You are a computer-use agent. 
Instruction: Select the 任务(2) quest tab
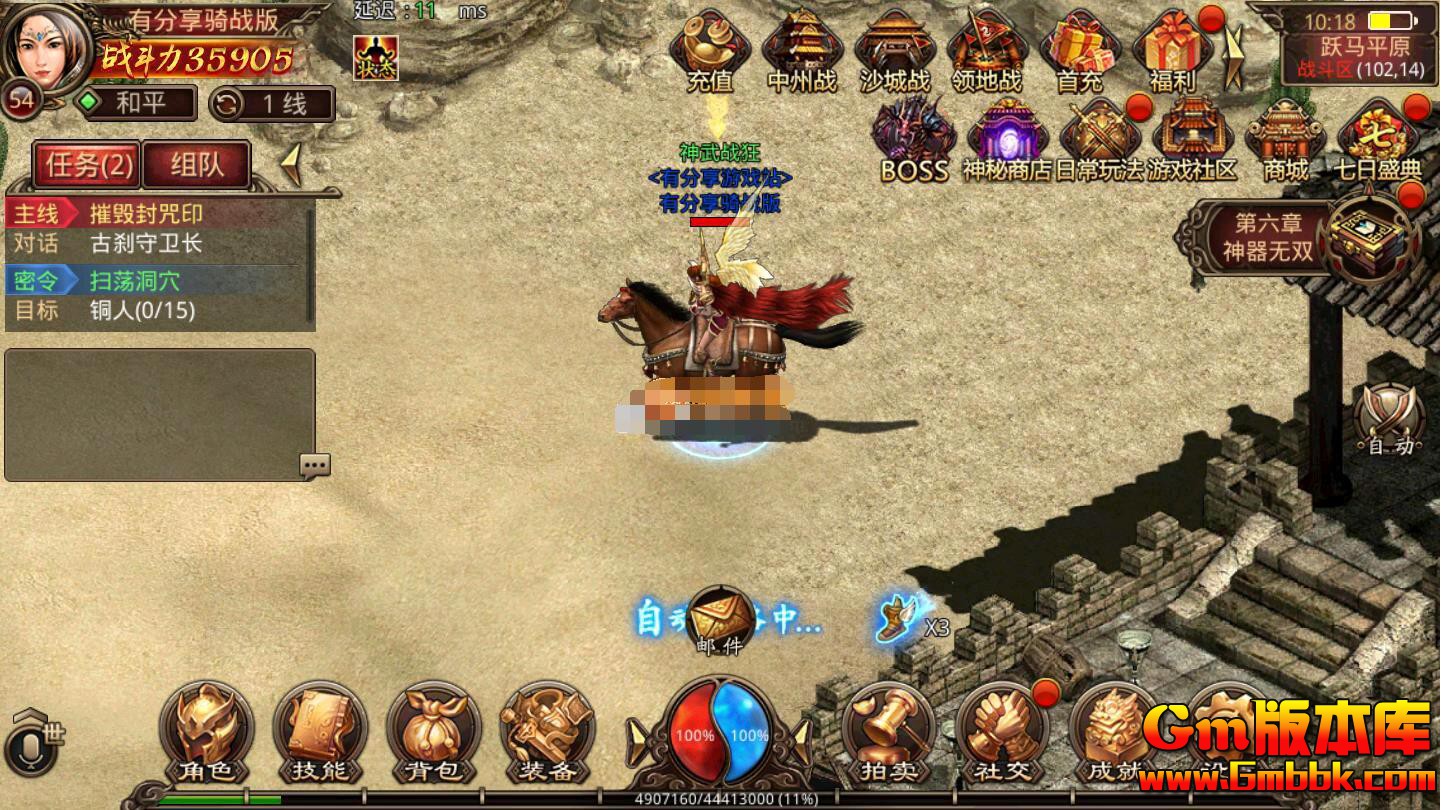tap(88, 164)
